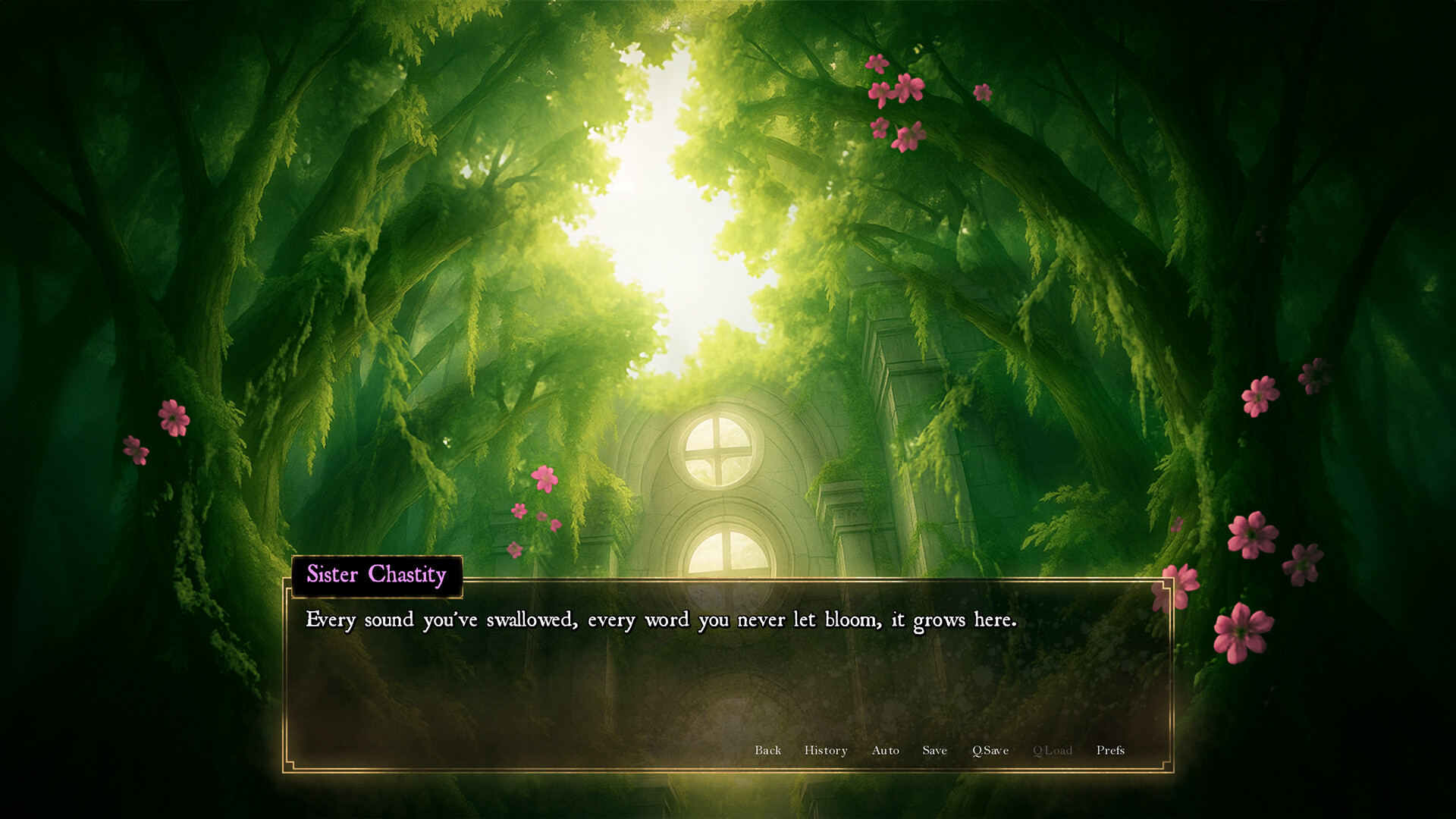The image size is (1456, 819).
Task: Open the Save screen
Action: pos(934,750)
